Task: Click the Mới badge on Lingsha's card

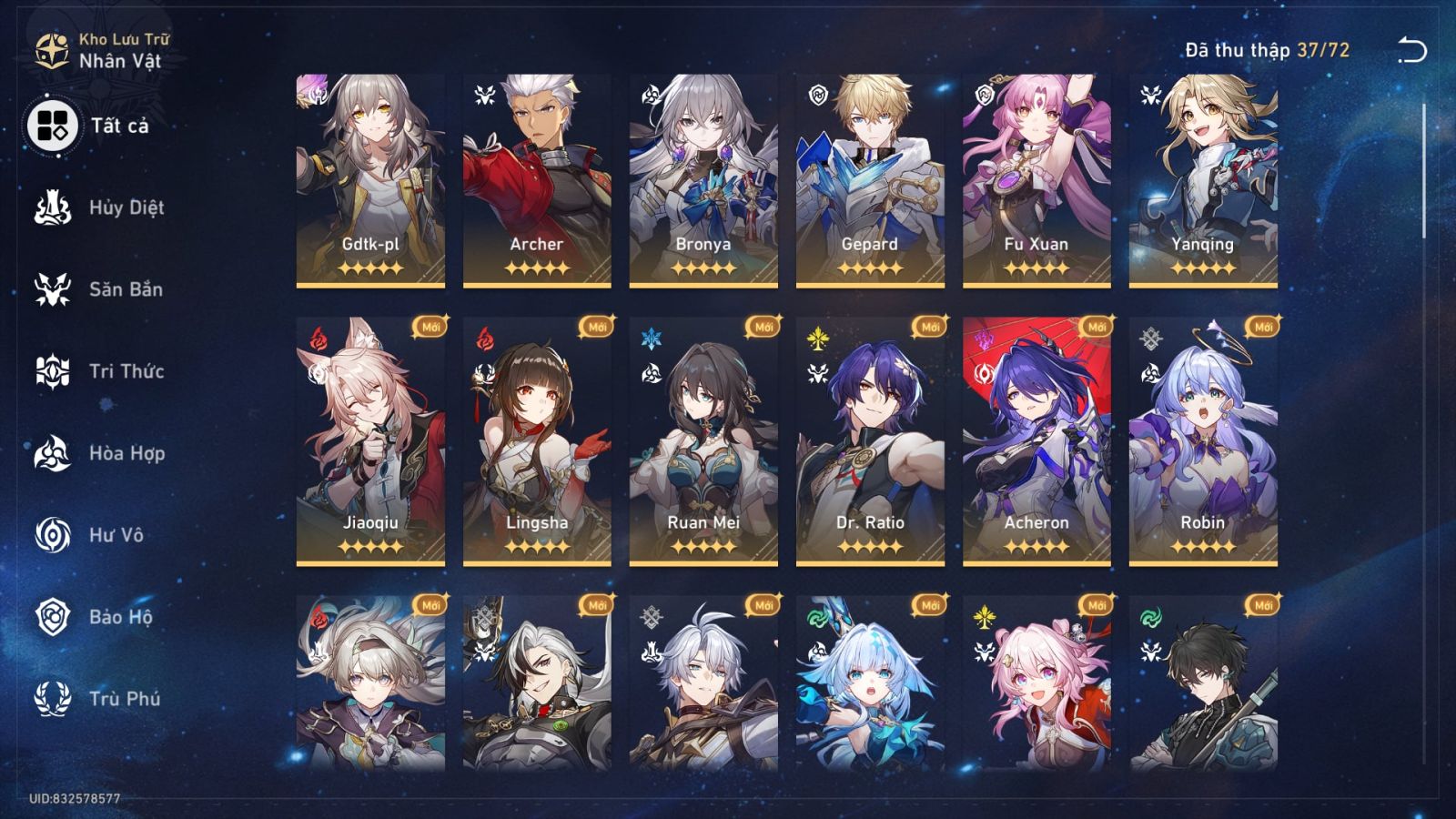Action: click(x=597, y=328)
